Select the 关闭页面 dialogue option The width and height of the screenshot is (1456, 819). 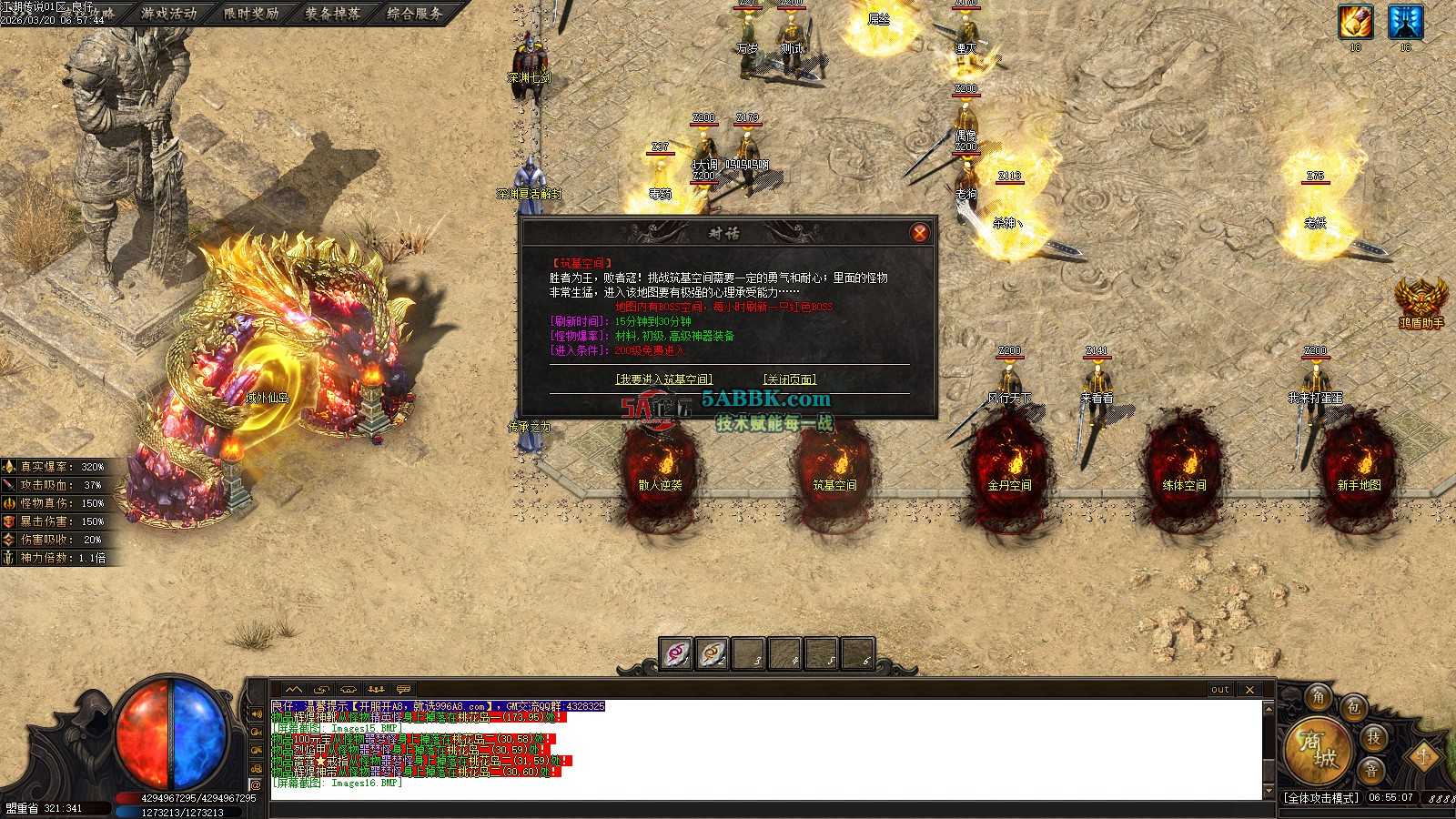point(789,379)
